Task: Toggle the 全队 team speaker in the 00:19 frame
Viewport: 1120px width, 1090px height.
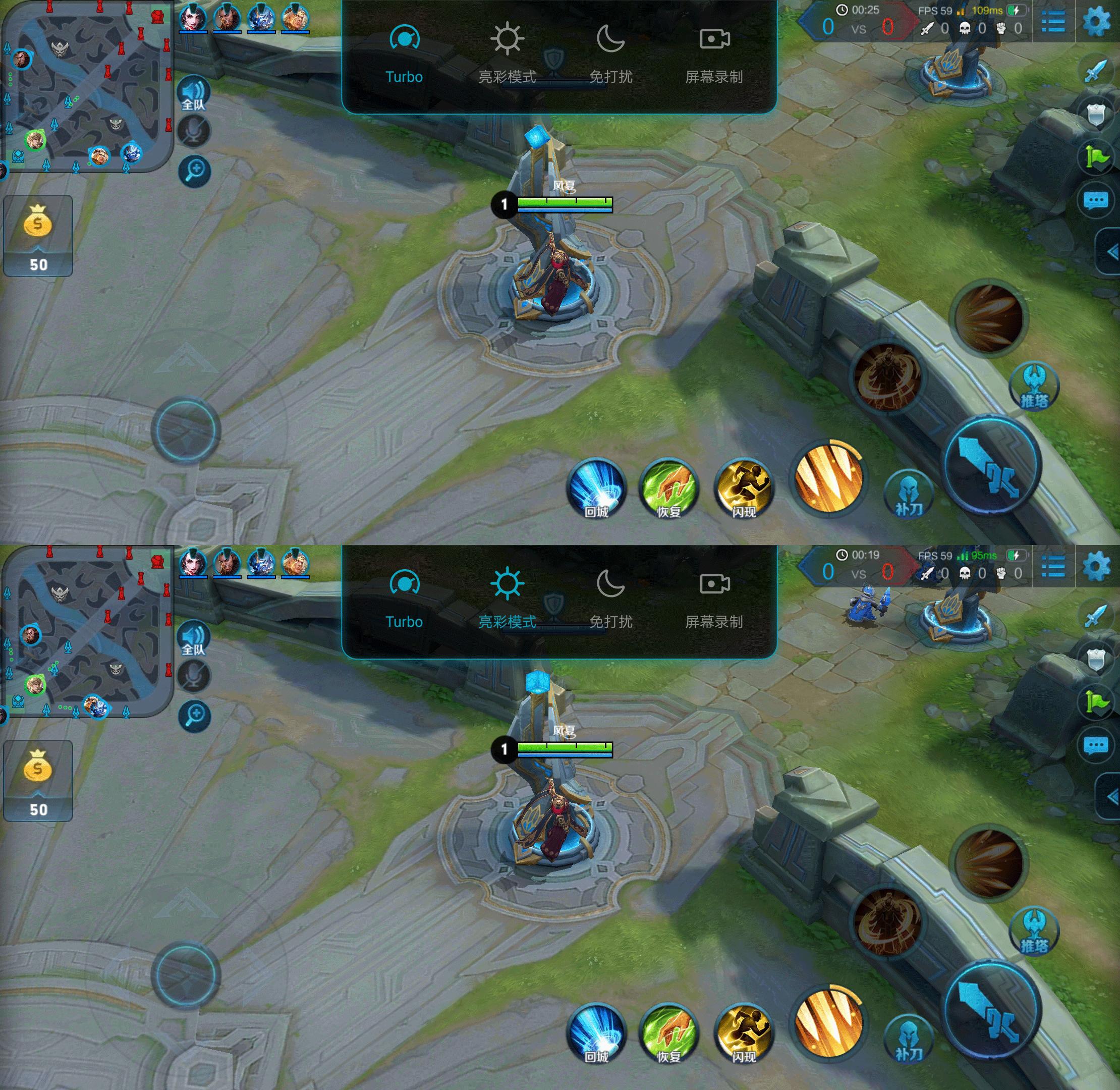Action: coord(194,638)
